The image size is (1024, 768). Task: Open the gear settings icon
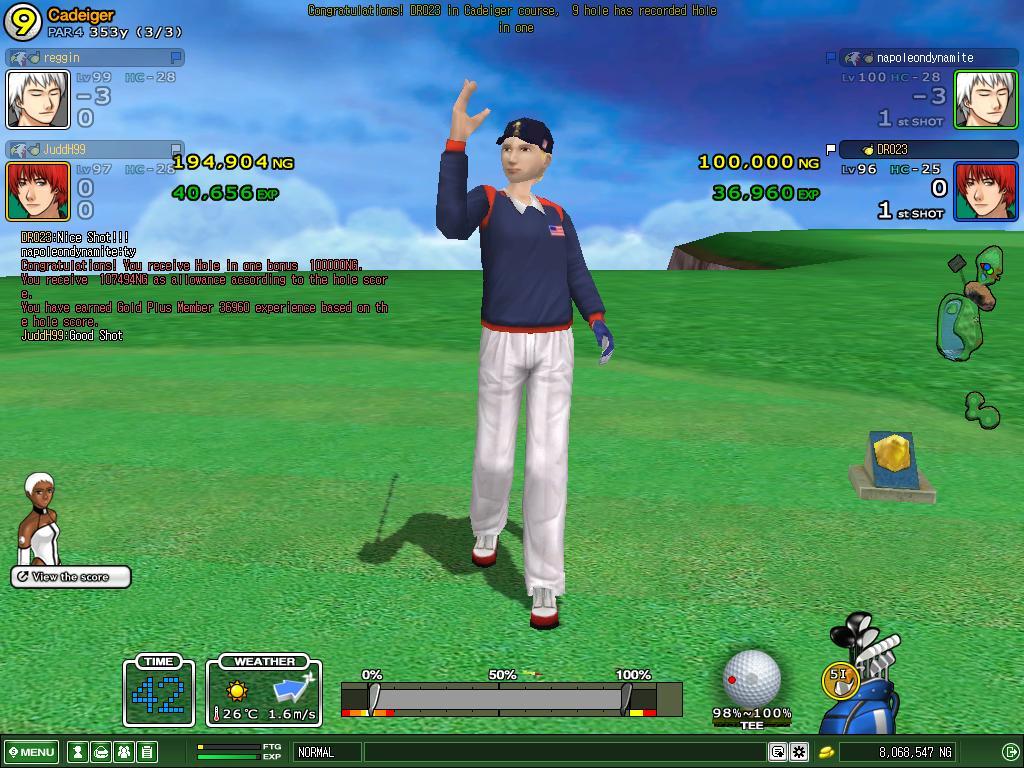tap(799, 752)
